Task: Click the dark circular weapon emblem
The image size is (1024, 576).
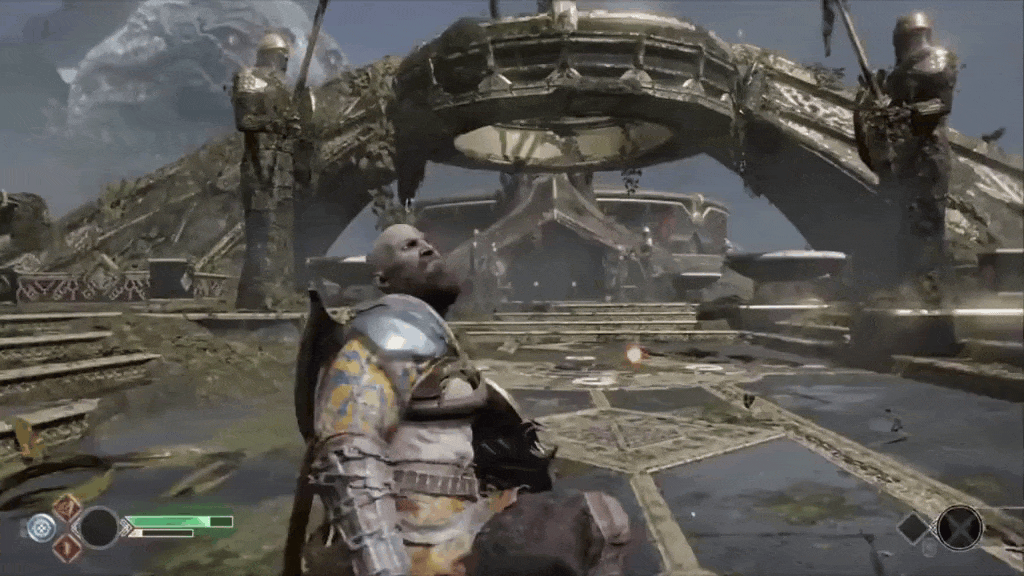Action: tap(99, 527)
